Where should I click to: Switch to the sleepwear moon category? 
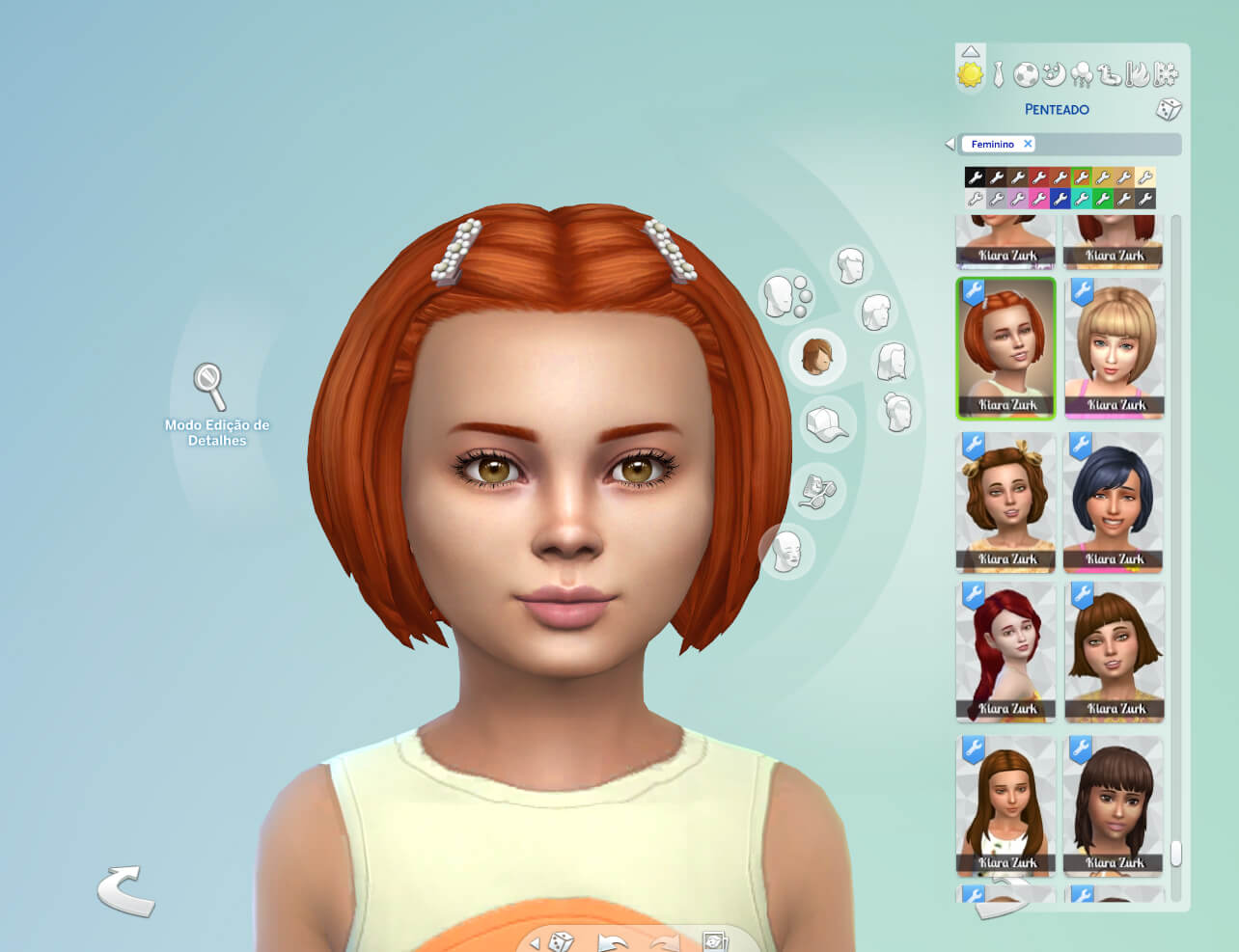click(x=1054, y=74)
